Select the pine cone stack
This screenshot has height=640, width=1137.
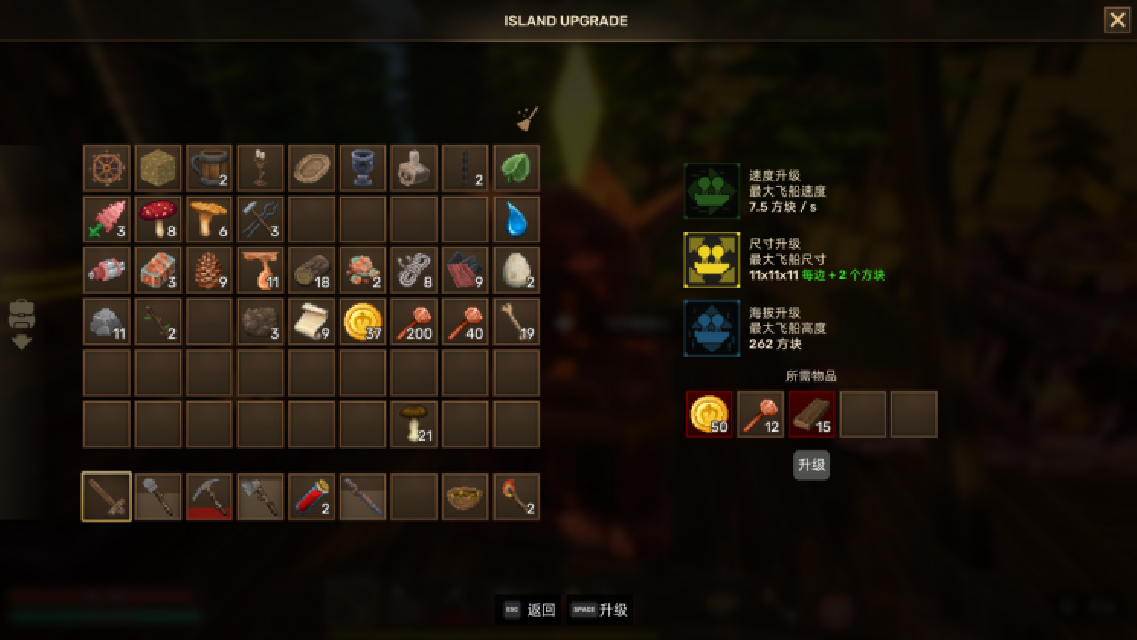(208, 270)
